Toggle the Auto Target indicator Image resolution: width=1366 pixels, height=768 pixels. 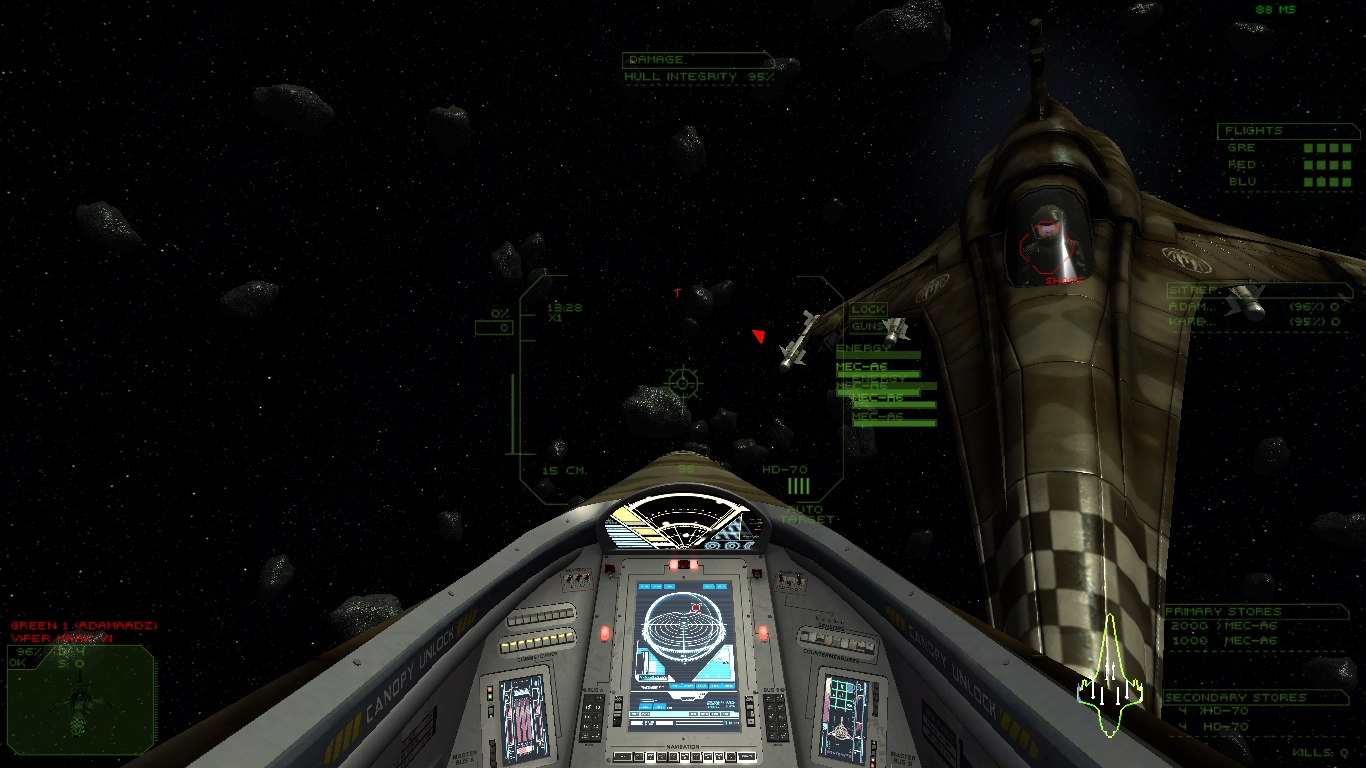(804, 515)
